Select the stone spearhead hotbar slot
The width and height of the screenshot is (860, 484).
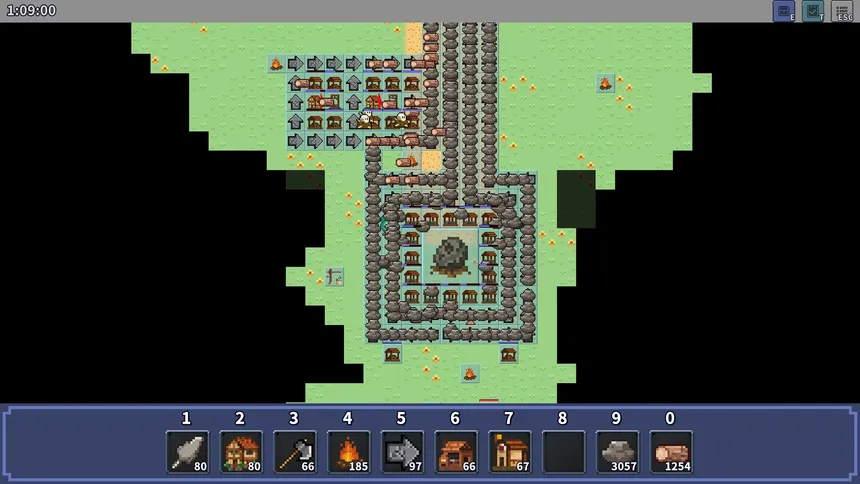coord(187,452)
